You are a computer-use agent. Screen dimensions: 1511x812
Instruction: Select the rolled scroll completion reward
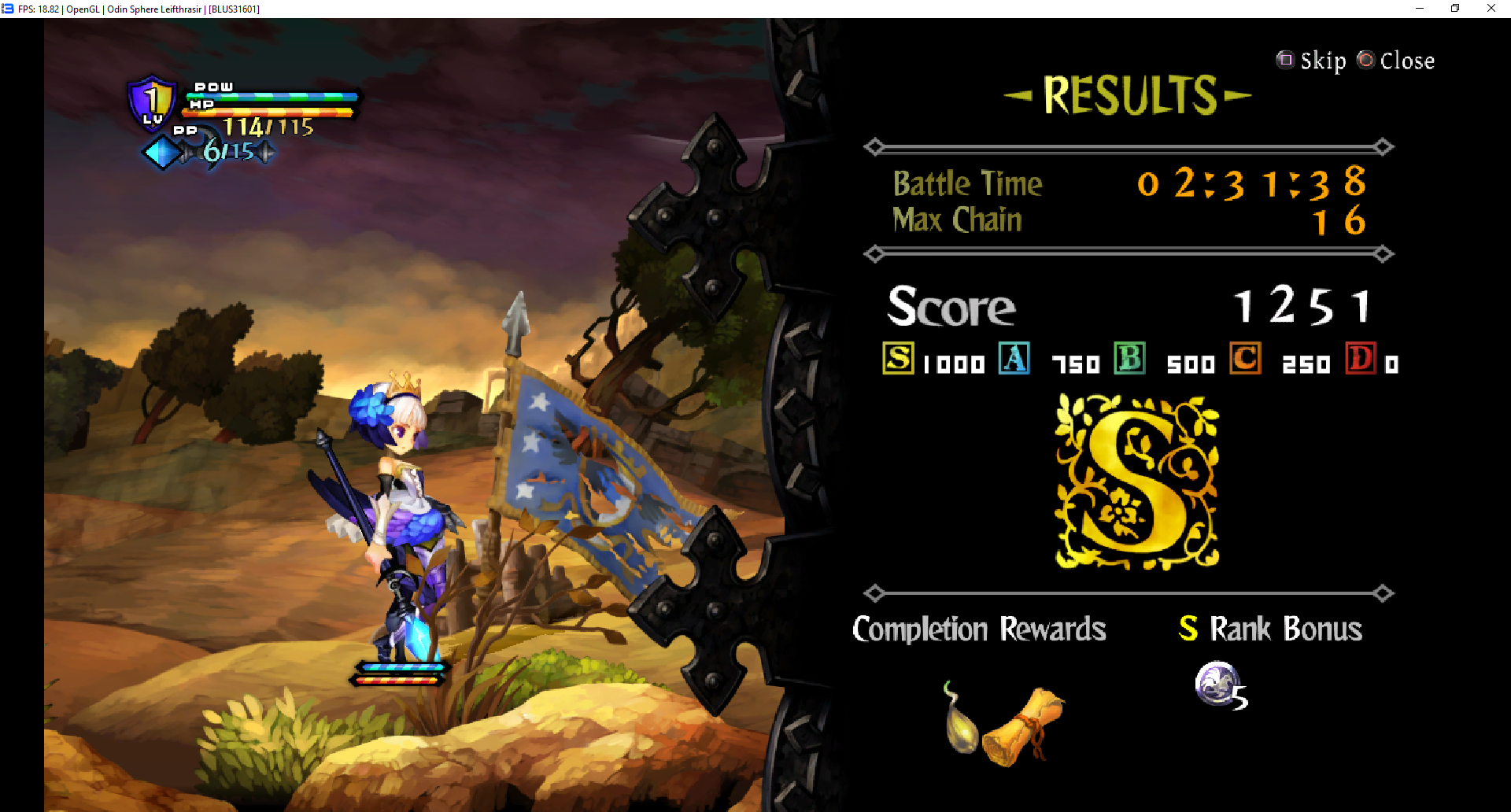pos(1024,726)
